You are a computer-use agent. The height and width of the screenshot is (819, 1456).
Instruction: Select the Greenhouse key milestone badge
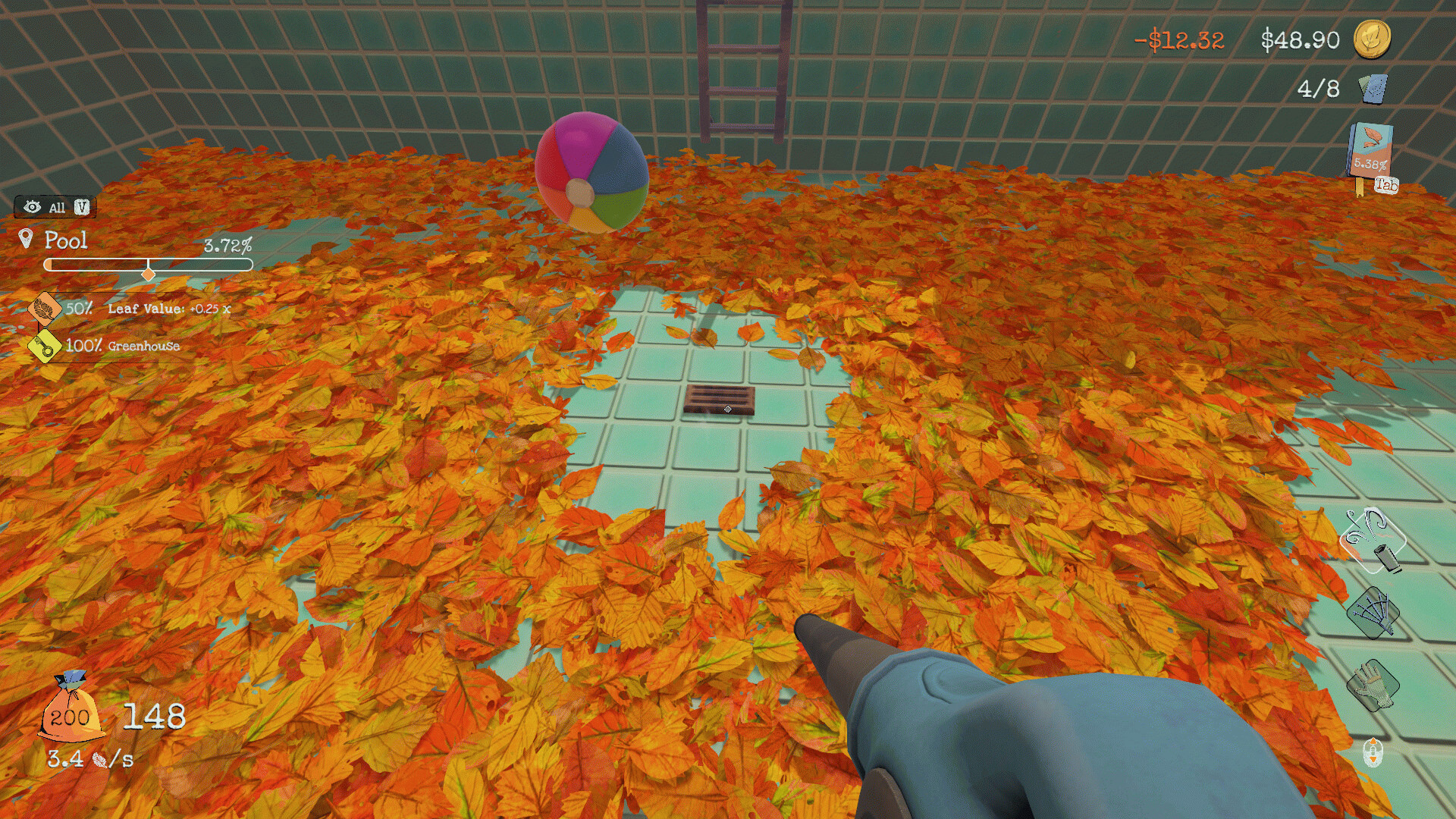pos(45,347)
